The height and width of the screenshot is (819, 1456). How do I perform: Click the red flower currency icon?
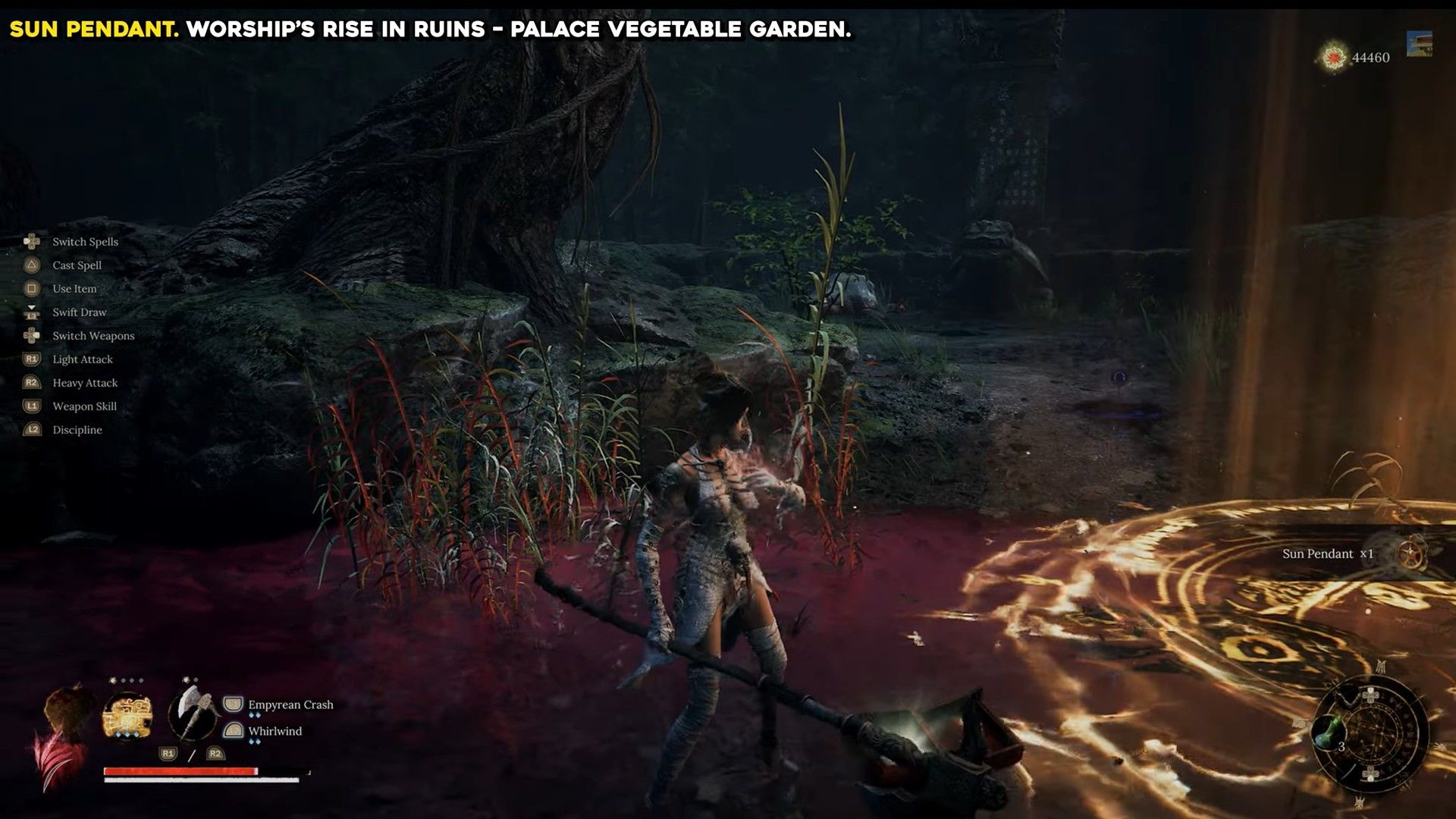pos(1334,58)
